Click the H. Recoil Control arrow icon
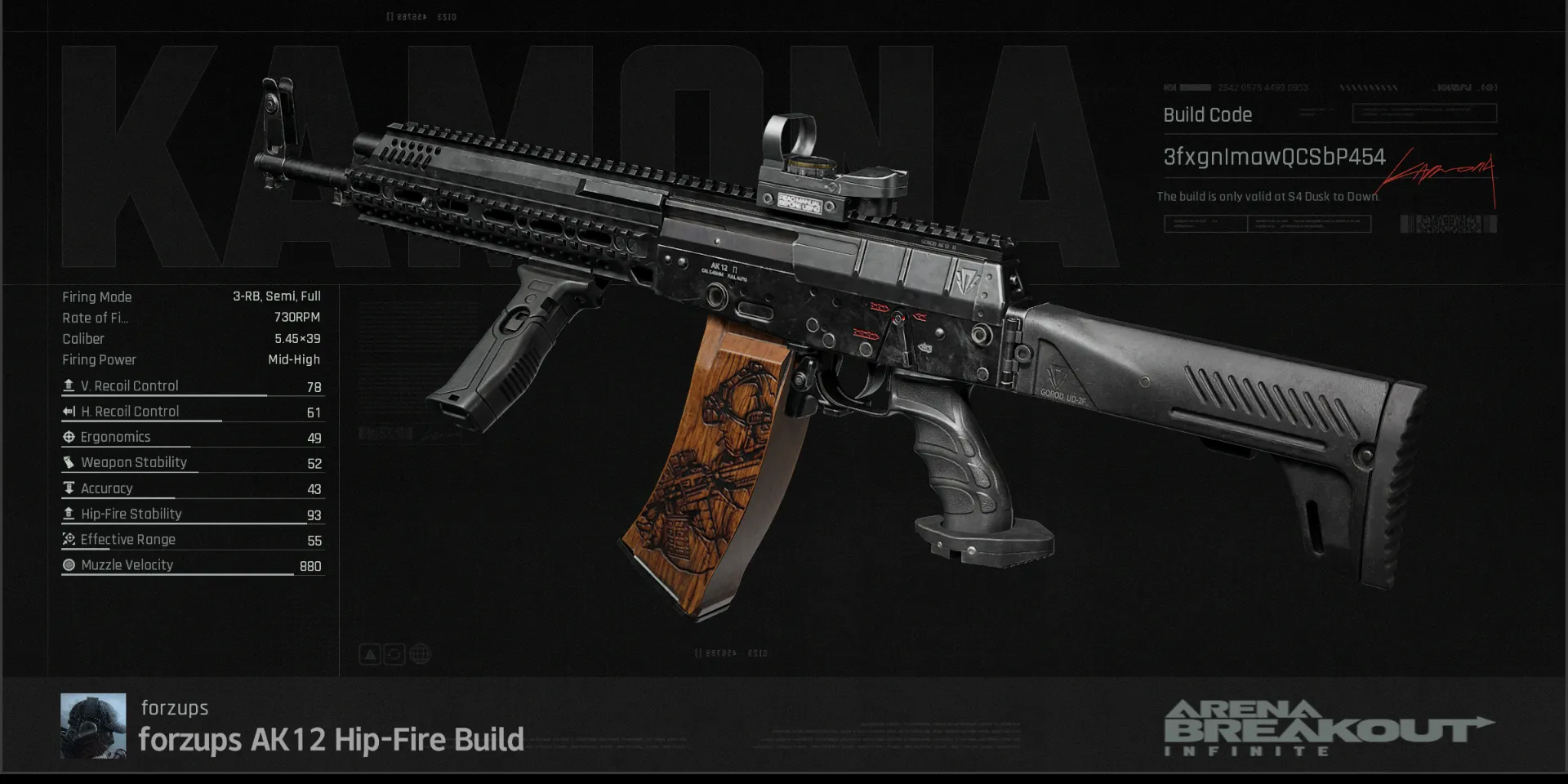This screenshot has width=1568, height=784. [x=69, y=411]
